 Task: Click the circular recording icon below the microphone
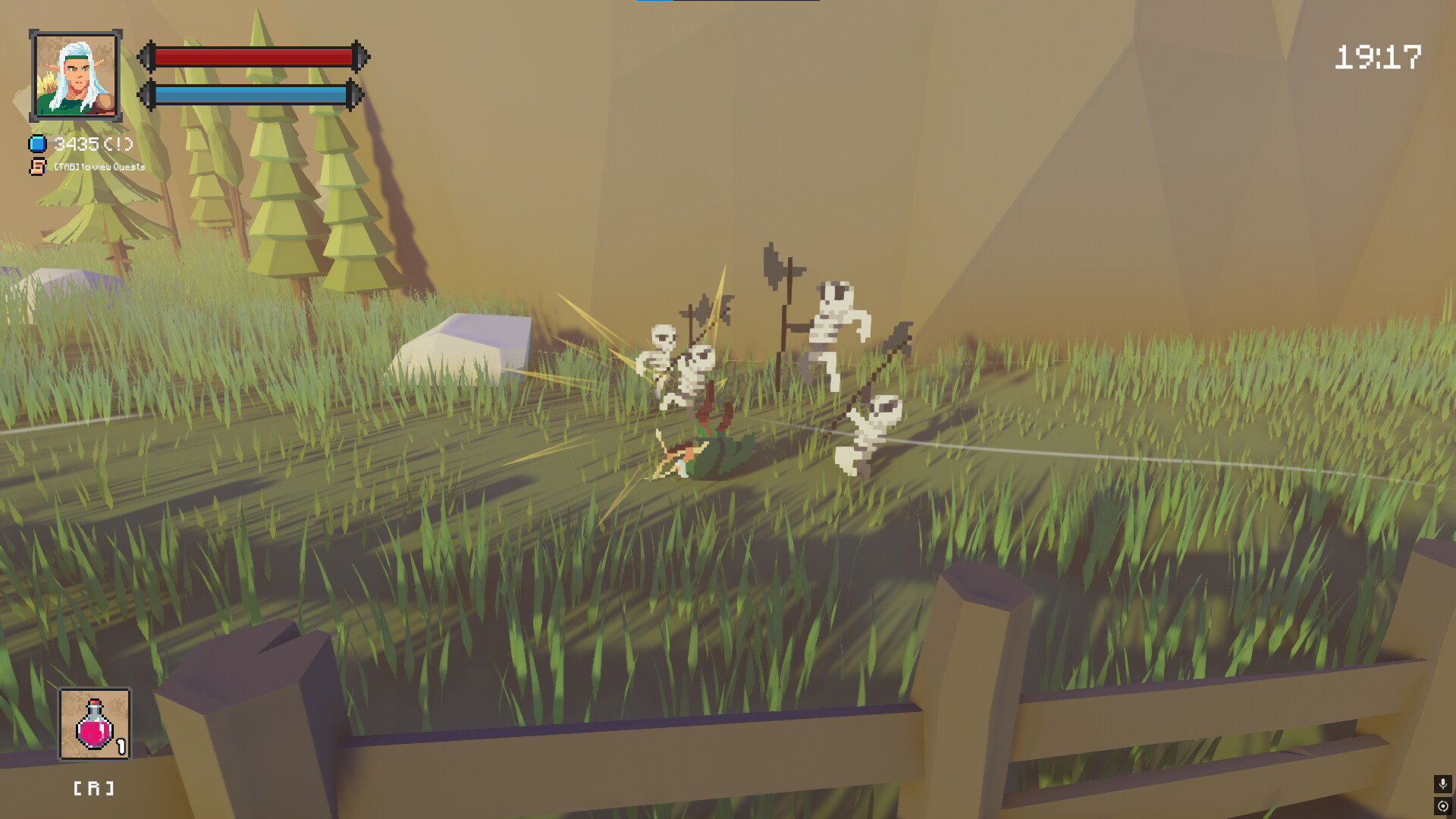pos(1442,805)
